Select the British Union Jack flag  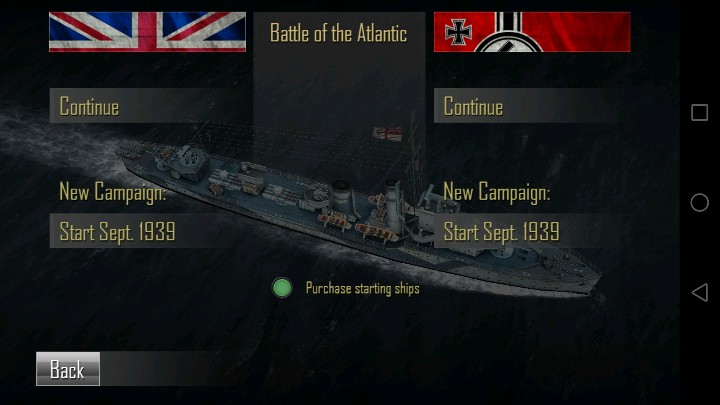147,31
